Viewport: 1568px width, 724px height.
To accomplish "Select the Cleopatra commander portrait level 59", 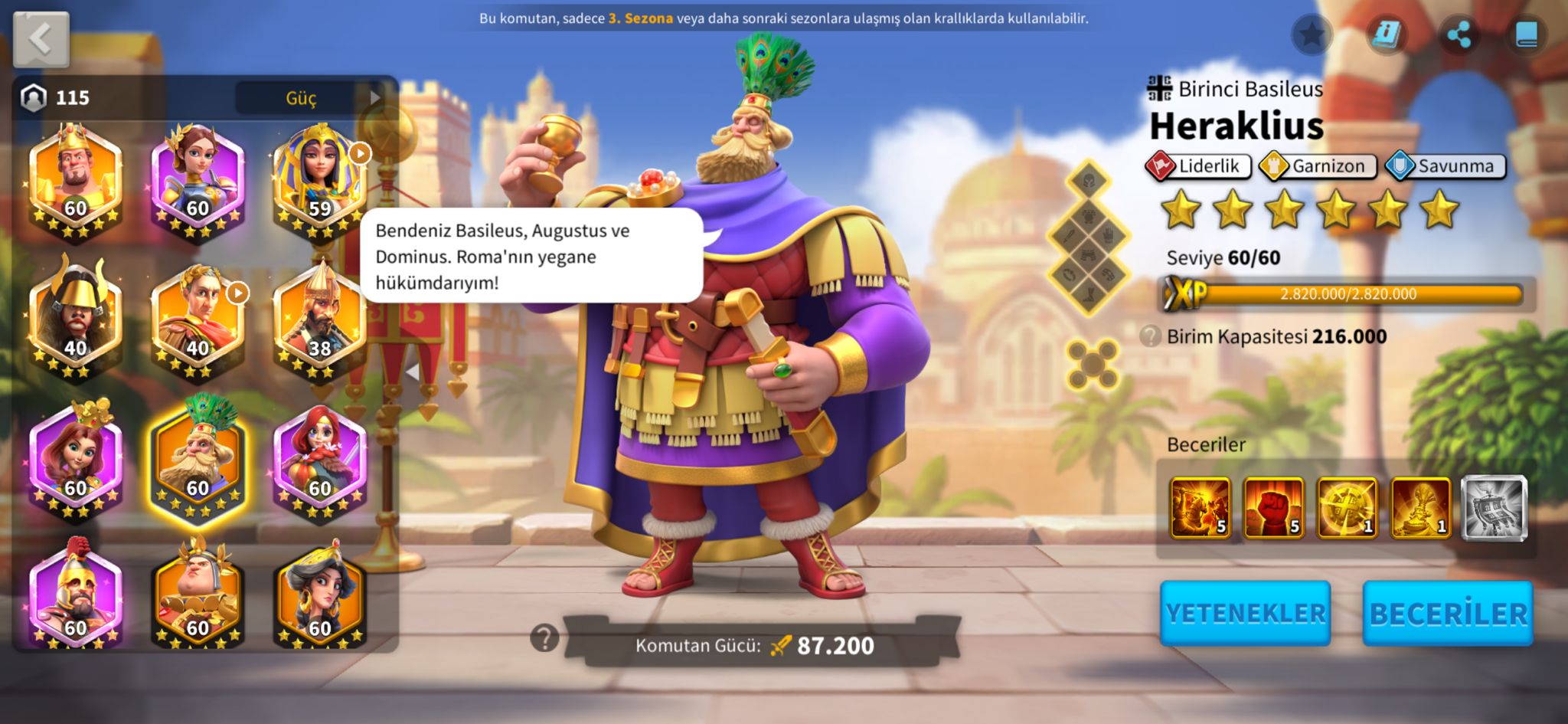I will (320, 182).
